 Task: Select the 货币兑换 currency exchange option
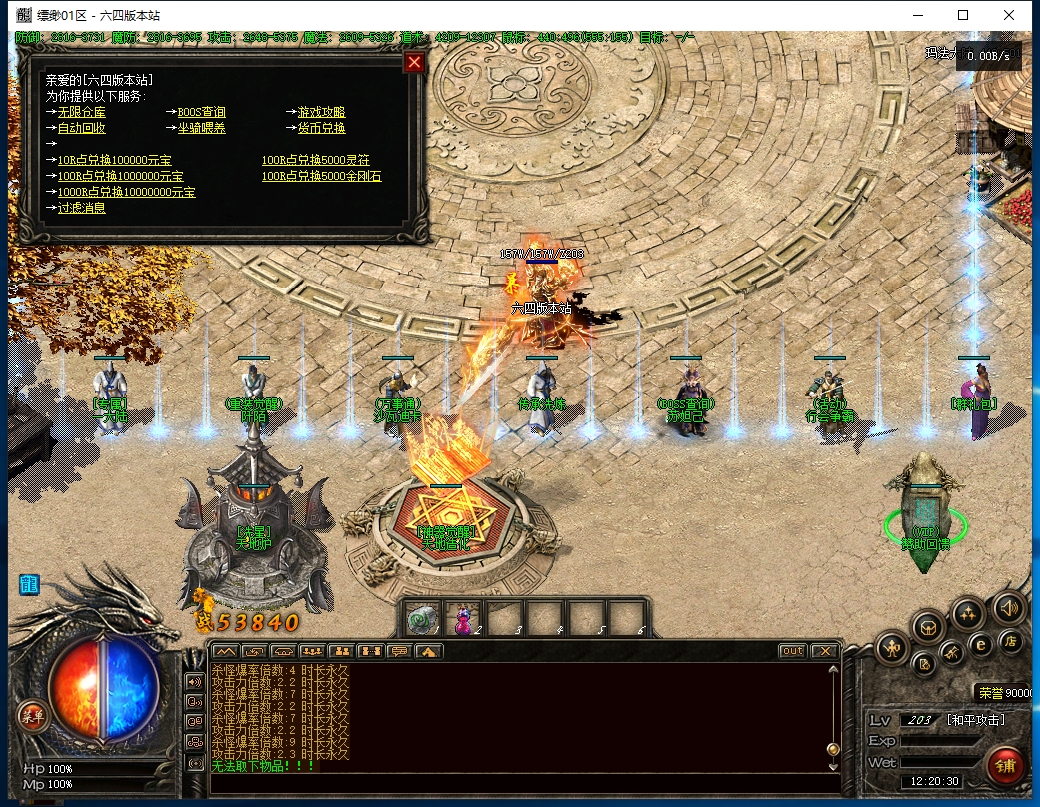[x=321, y=128]
